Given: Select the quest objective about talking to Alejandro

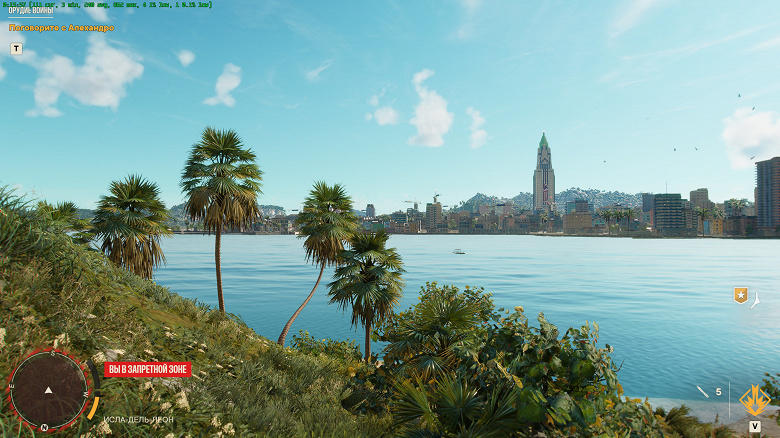Looking at the screenshot, I should 62,28.
